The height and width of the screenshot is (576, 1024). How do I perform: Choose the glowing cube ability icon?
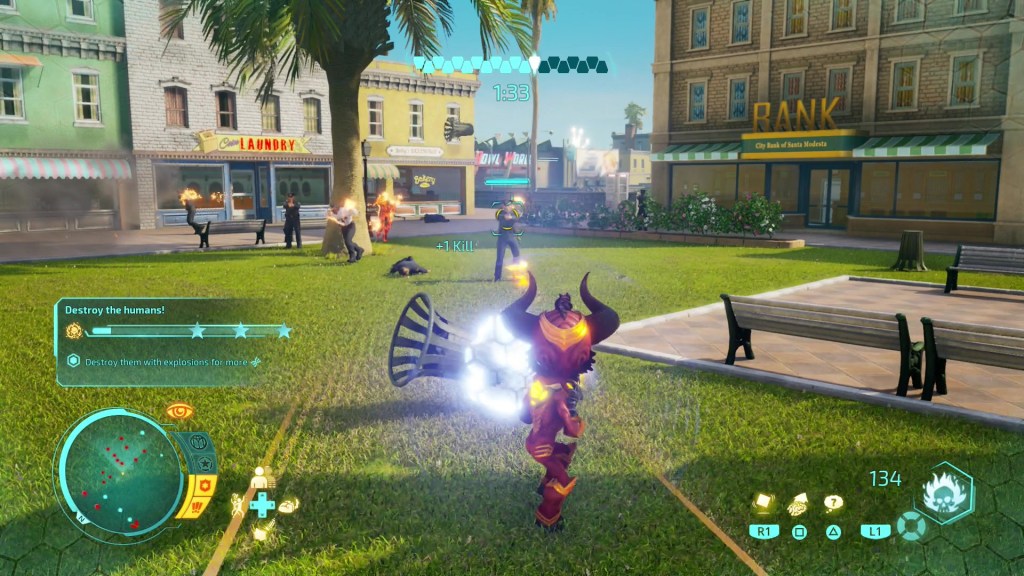click(x=763, y=504)
